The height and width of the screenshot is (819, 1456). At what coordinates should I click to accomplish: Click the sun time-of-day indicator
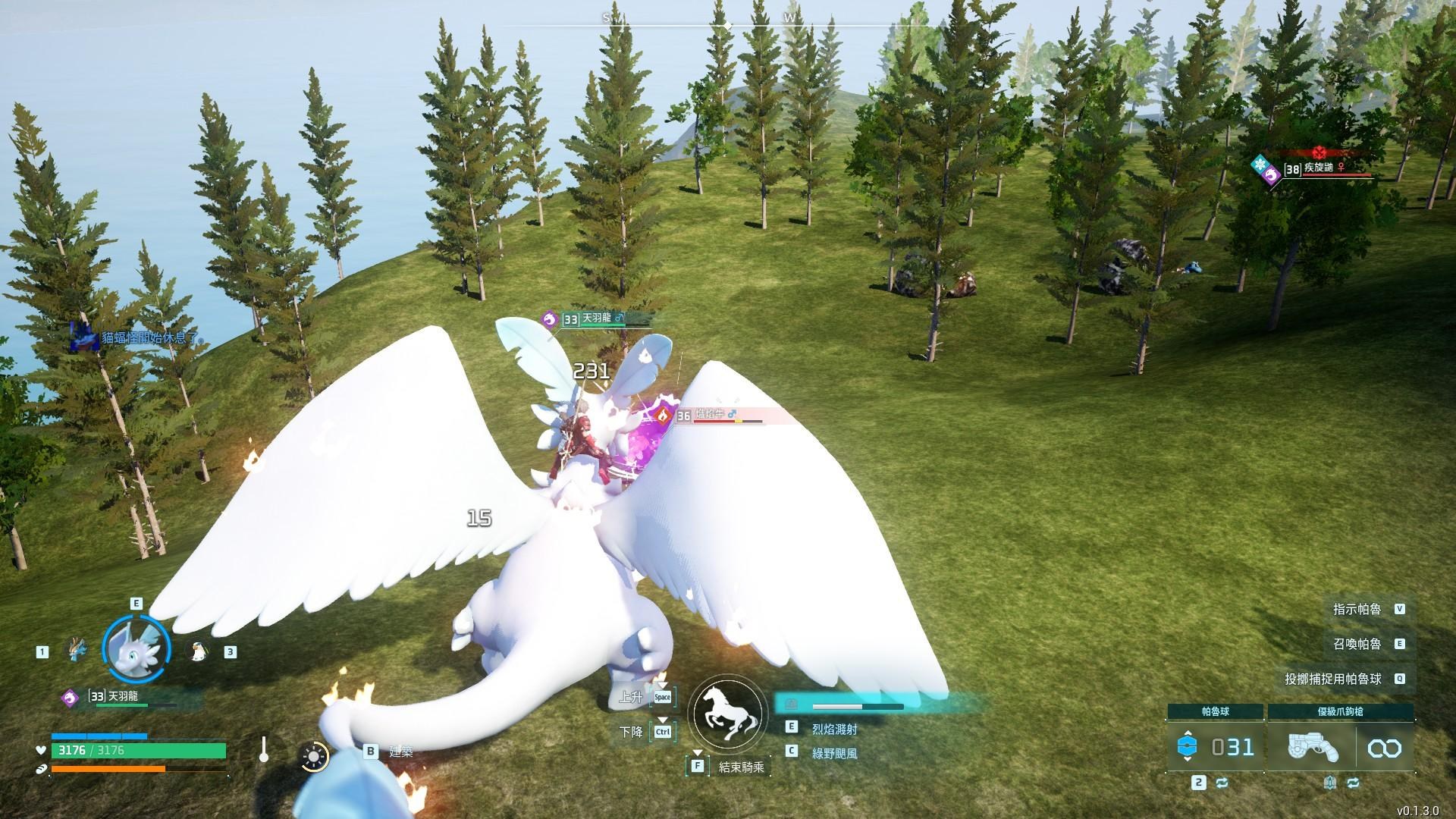[314, 756]
